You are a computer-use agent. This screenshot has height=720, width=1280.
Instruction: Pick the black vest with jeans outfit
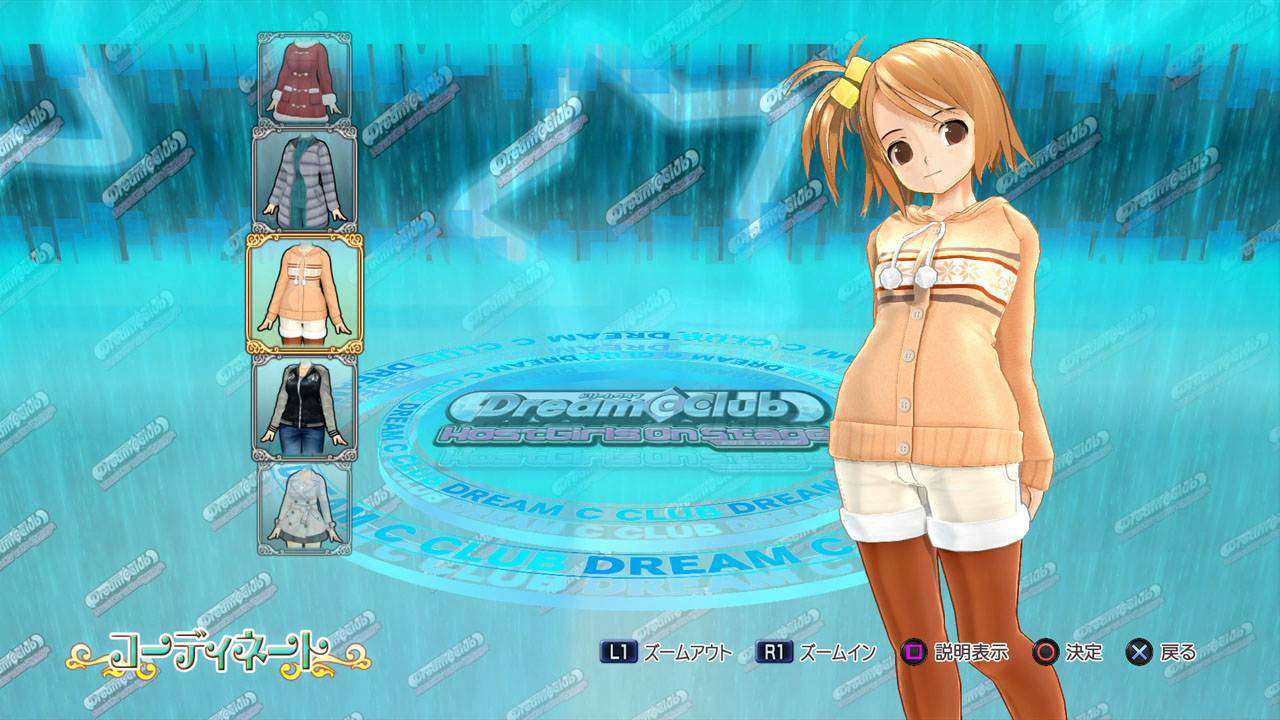(x=305, y=408)
